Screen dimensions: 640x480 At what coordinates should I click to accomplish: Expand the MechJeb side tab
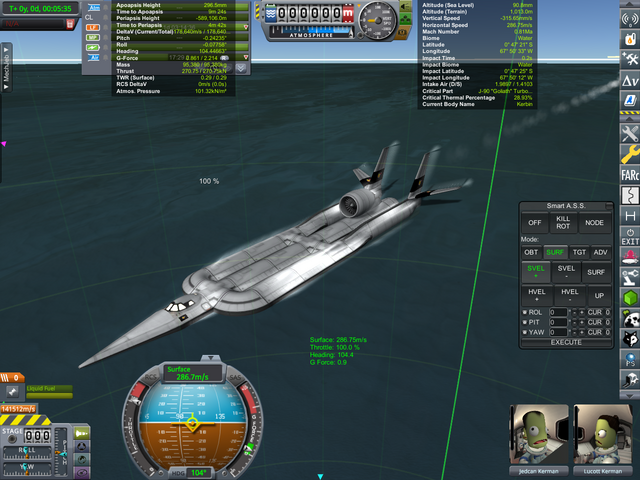(6, 72)
